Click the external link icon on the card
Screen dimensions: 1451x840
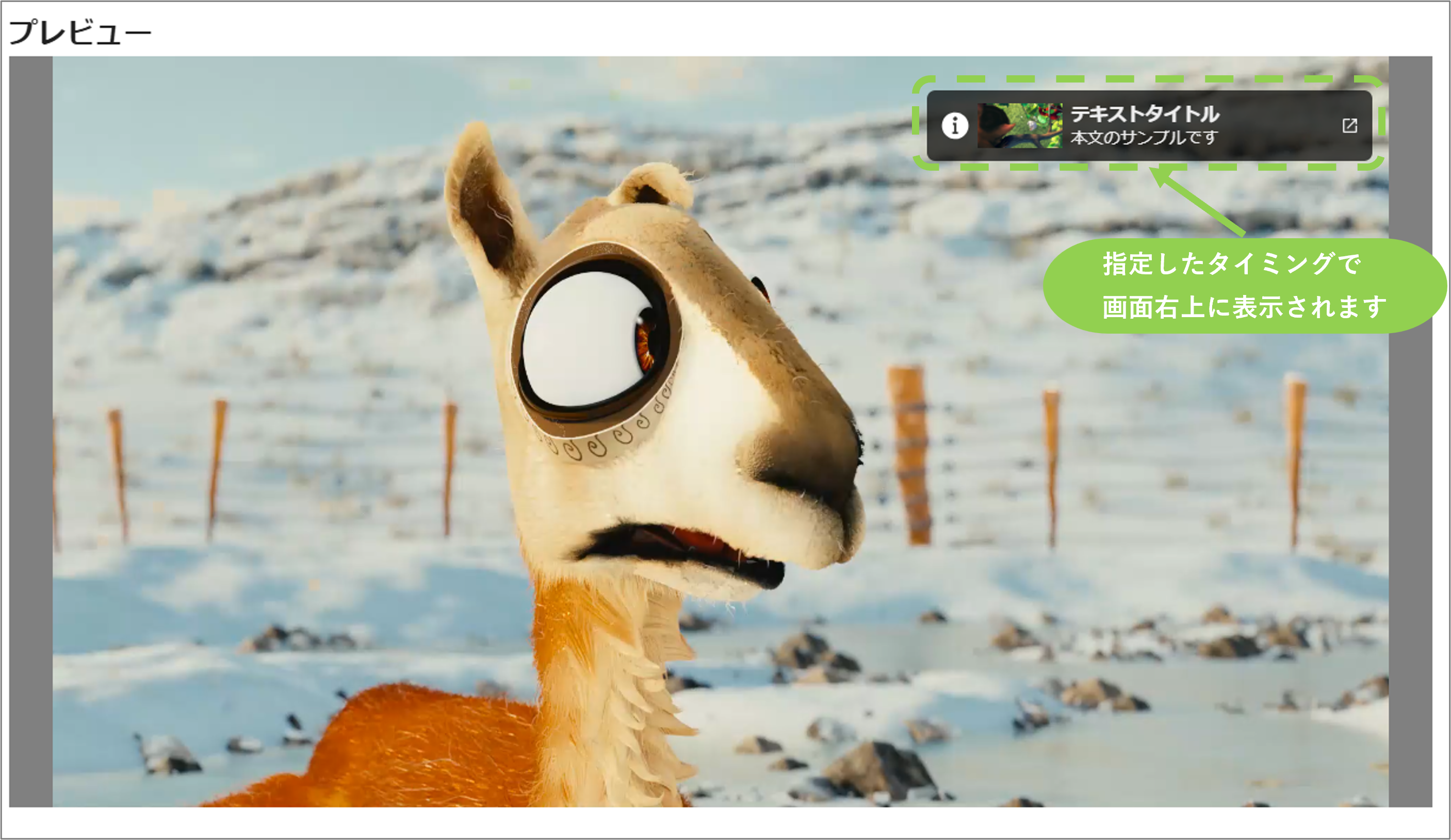click(x=1350, y=125)
